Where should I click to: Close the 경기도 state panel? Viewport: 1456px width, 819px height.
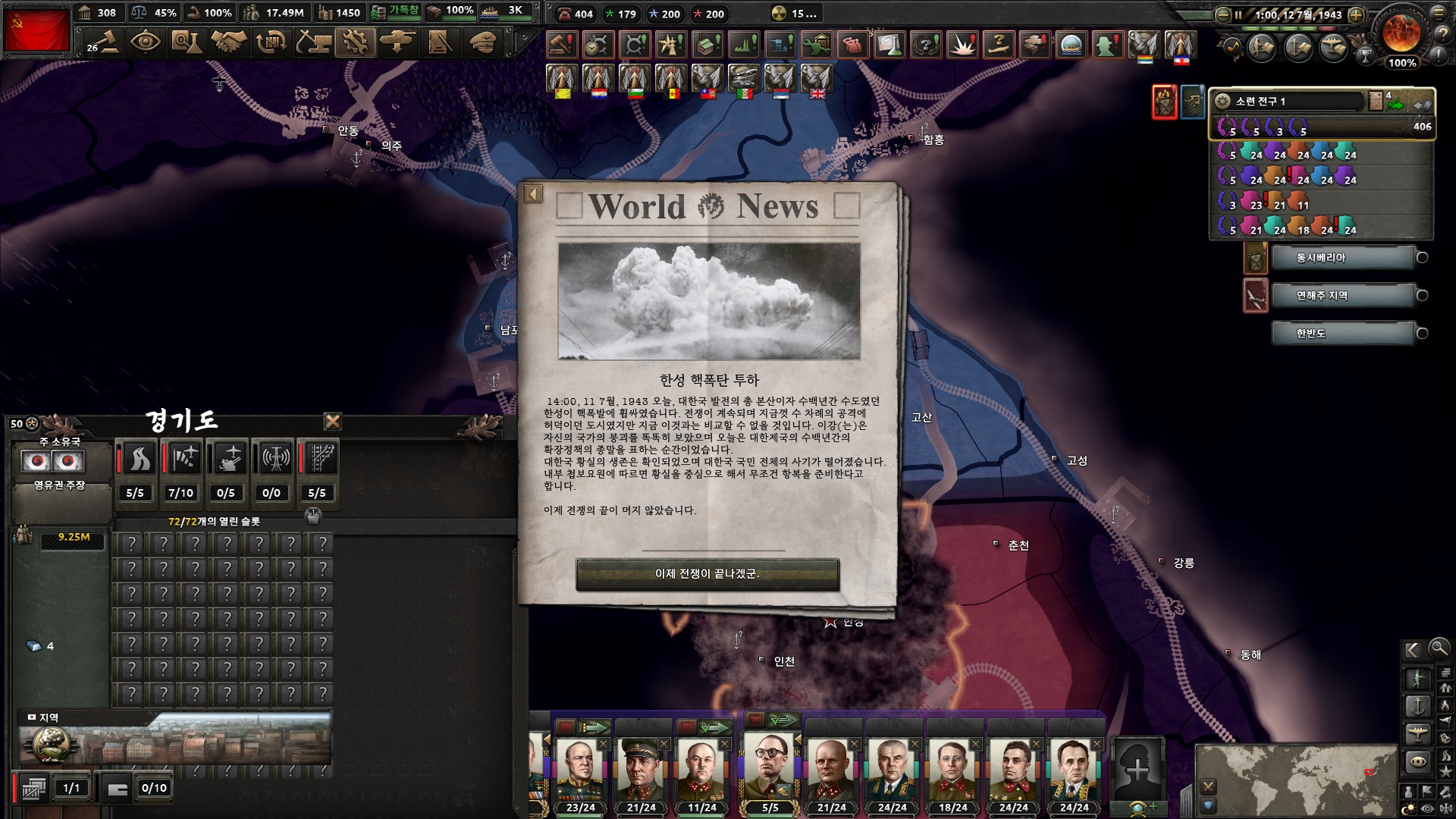[332, 422]
